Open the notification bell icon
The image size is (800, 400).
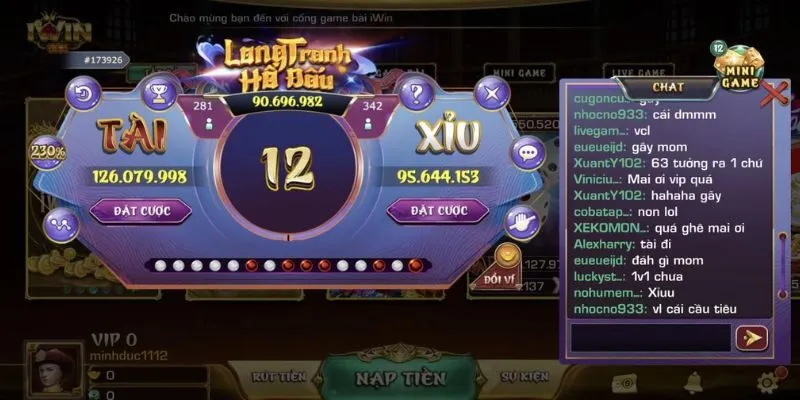tap(692, 381)
